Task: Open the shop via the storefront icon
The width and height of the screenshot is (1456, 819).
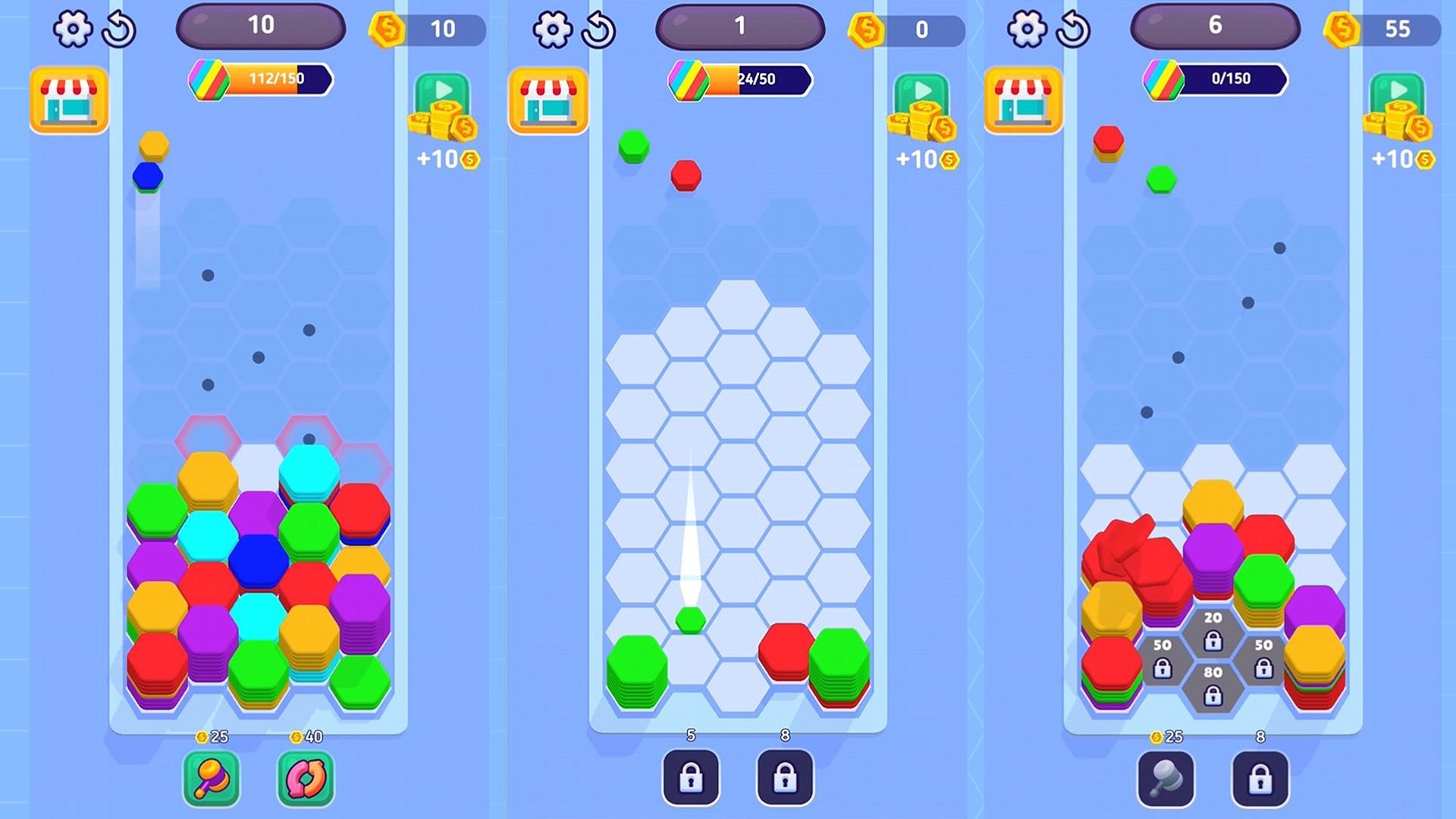Action: pyautogui.click(x=68, y=99)
